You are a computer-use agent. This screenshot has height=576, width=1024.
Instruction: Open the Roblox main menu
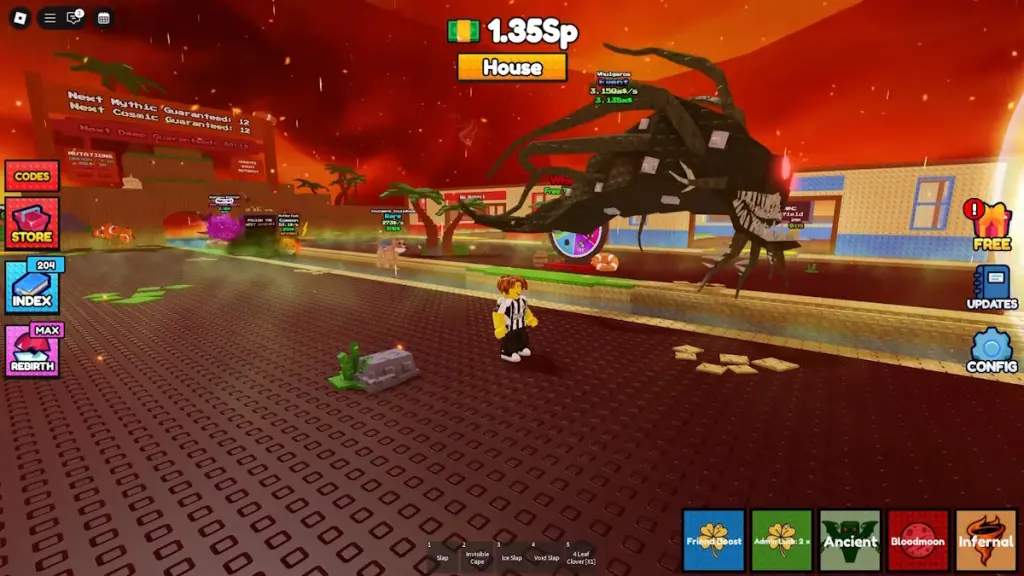coord(21,18)
